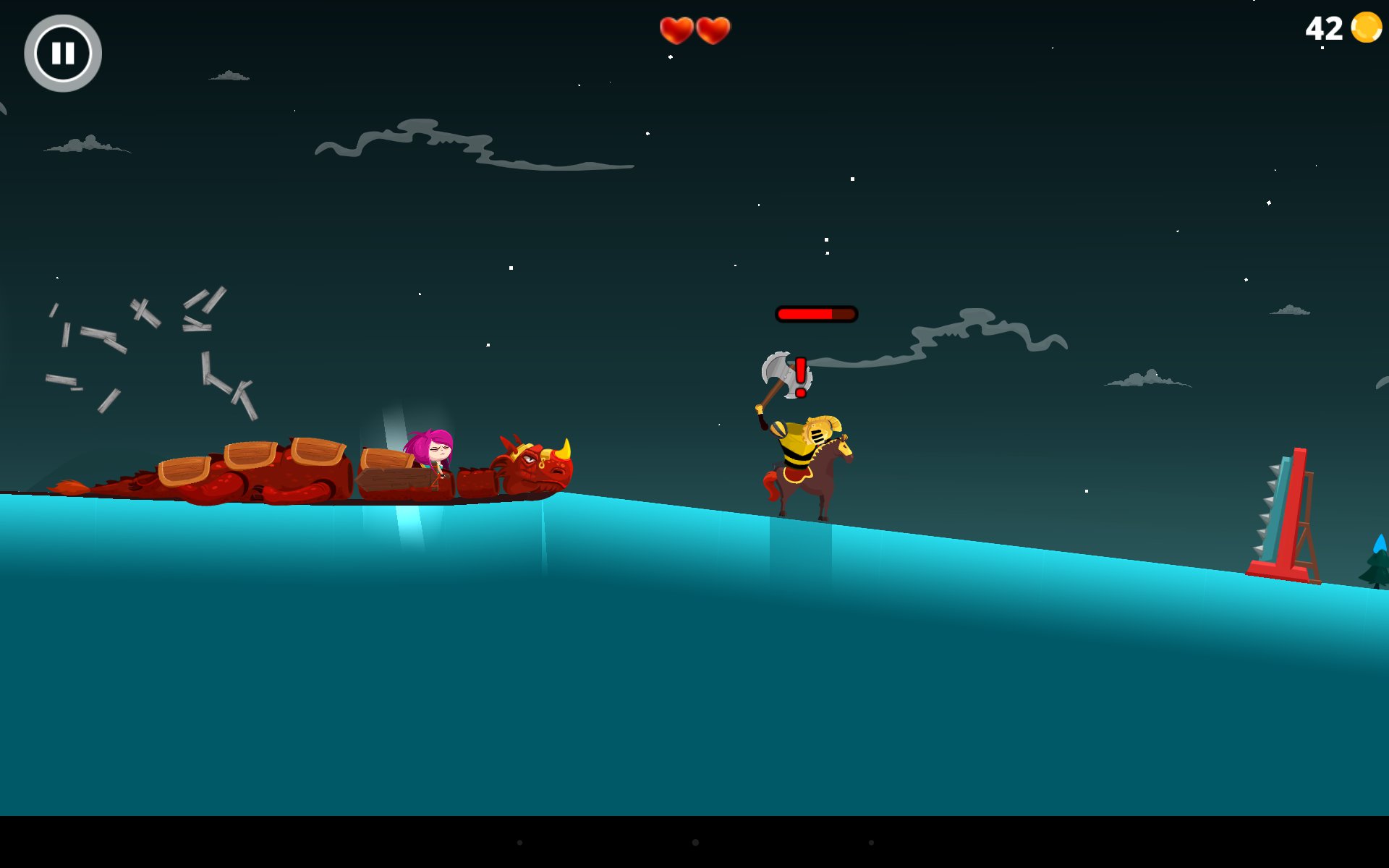1389x868 pixels.
Task: Pause the game with the pause button
Action: [63, 54]
